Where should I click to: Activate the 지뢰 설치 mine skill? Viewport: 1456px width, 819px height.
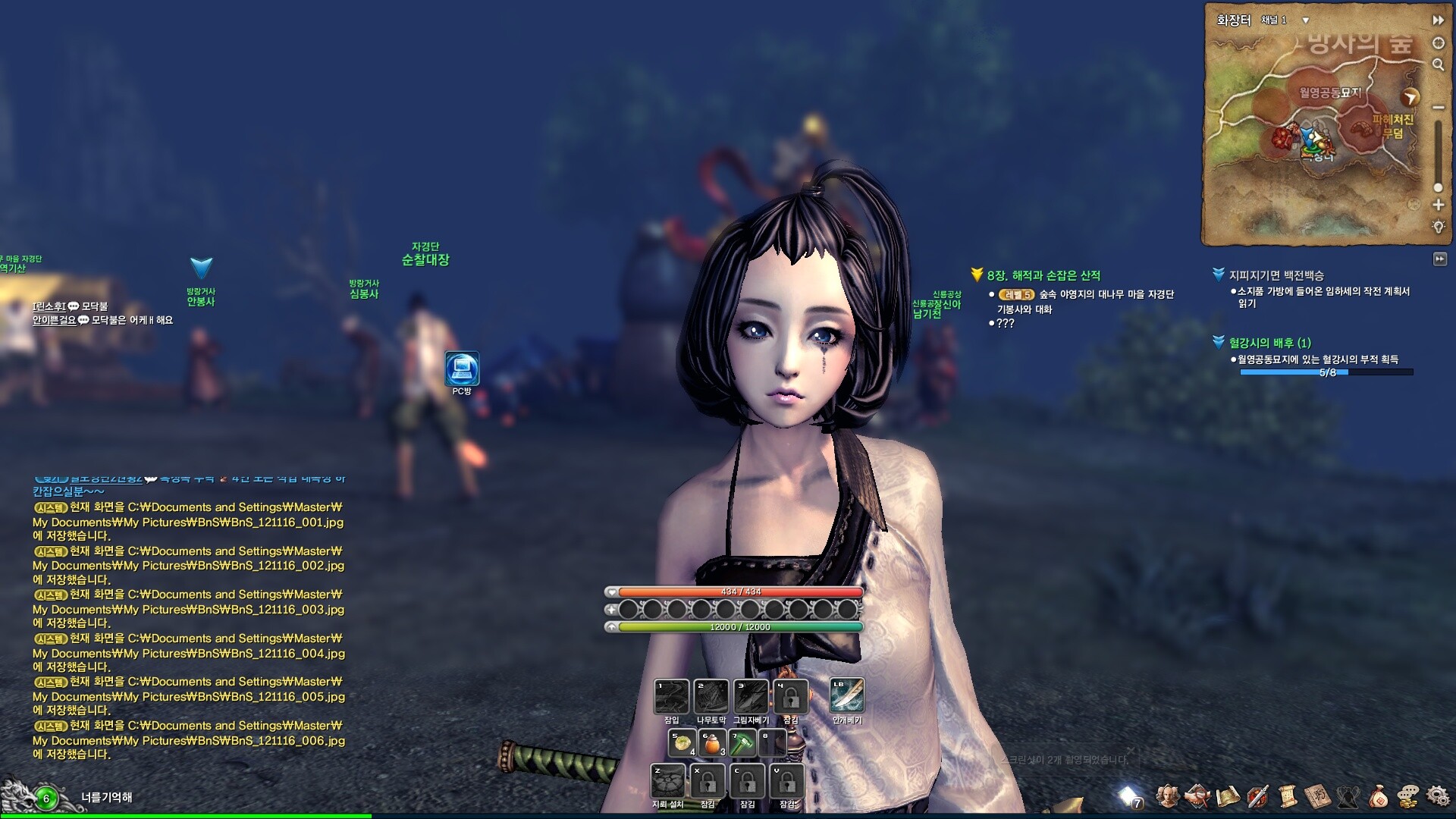point(668,780)
